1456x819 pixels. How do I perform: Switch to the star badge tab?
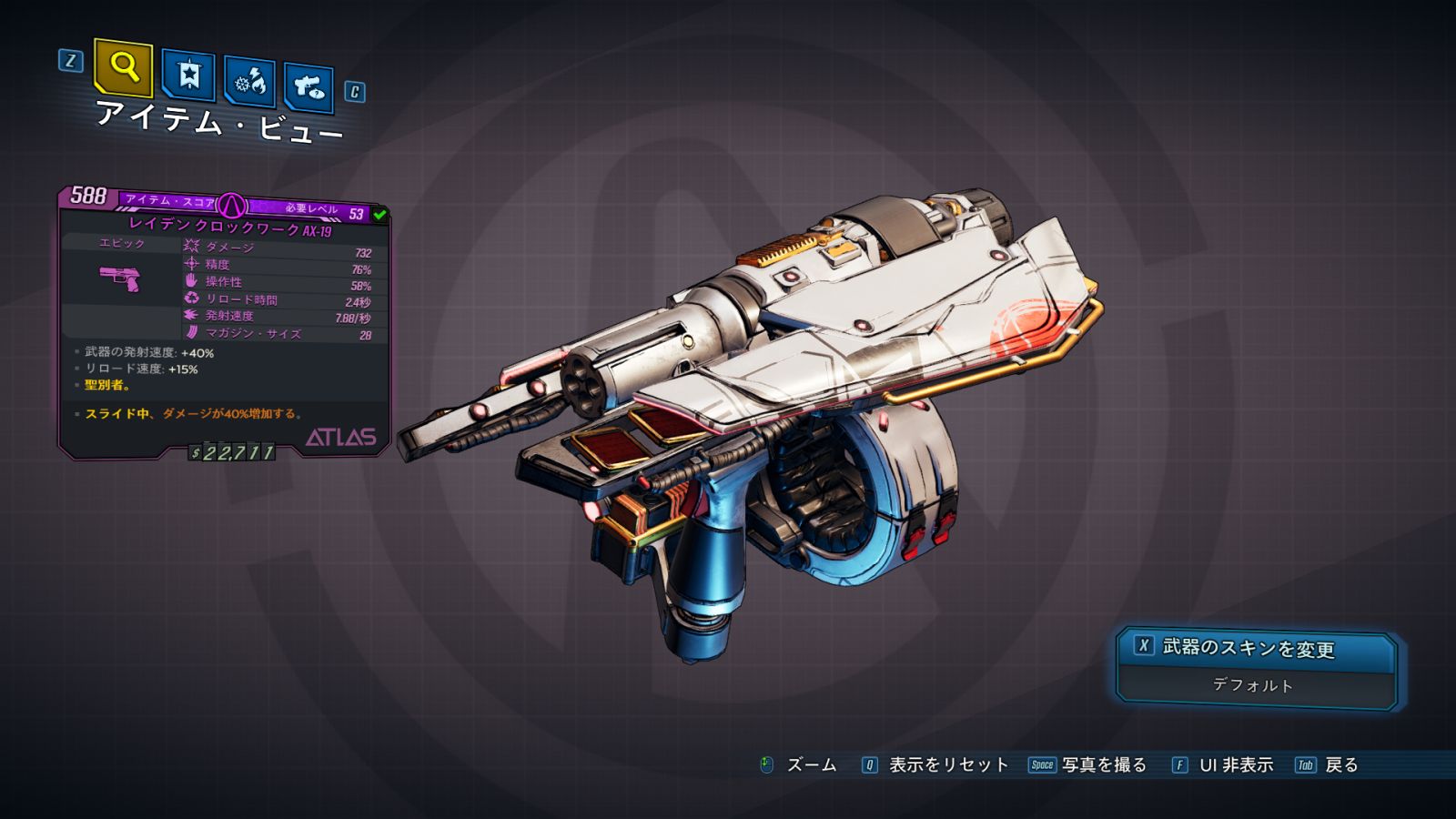pos(188,75)
